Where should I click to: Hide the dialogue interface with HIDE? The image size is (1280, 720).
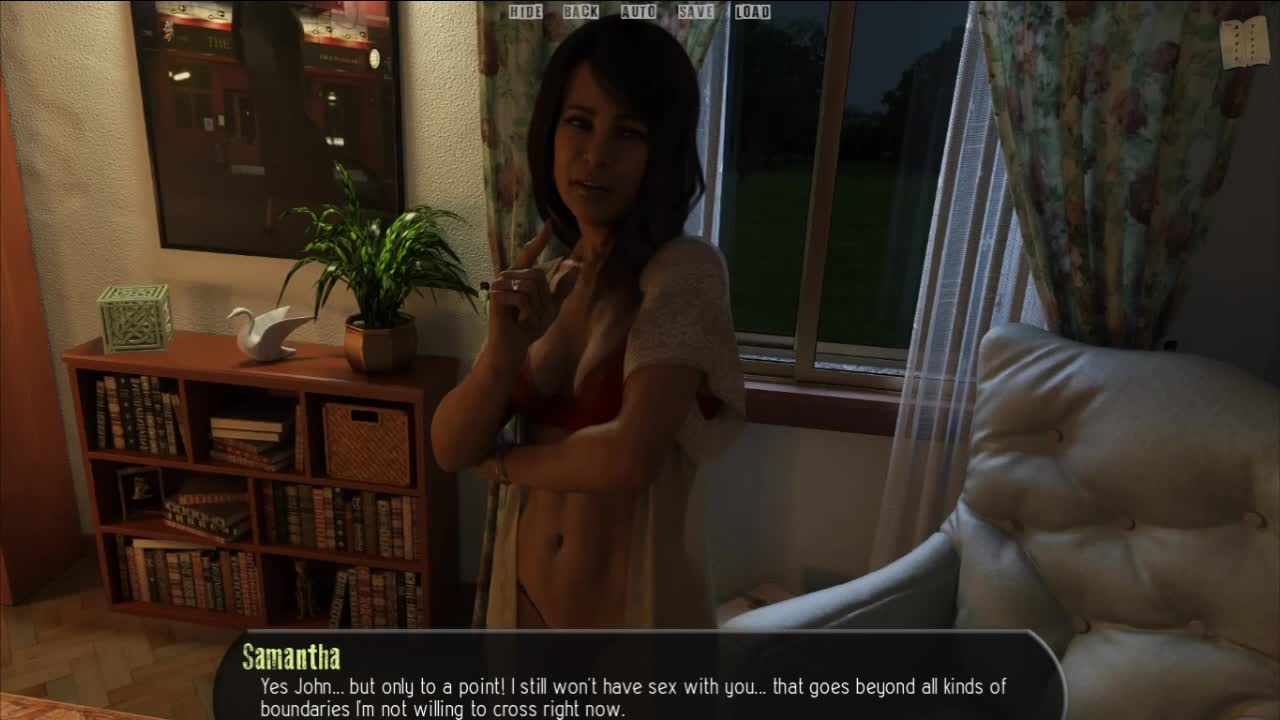pyautogui.click(x=525, y=12)
